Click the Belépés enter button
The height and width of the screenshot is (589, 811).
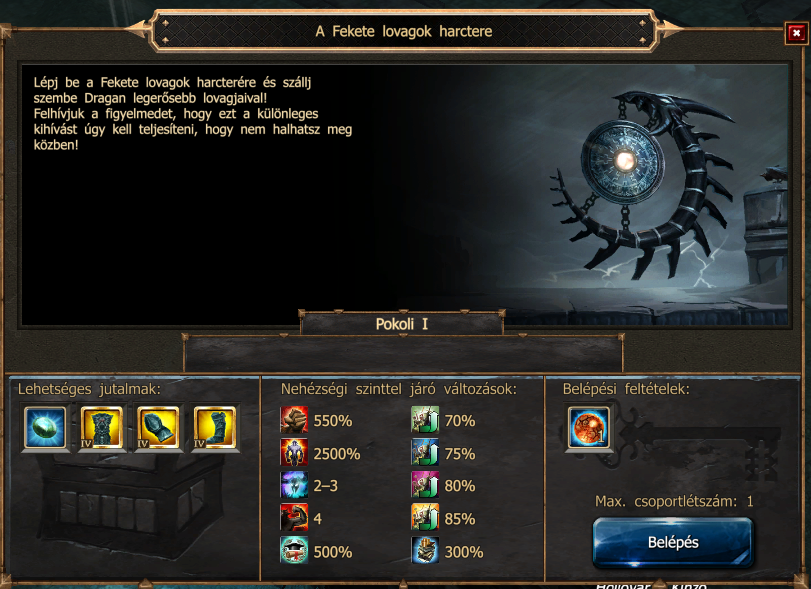(672, 543)
